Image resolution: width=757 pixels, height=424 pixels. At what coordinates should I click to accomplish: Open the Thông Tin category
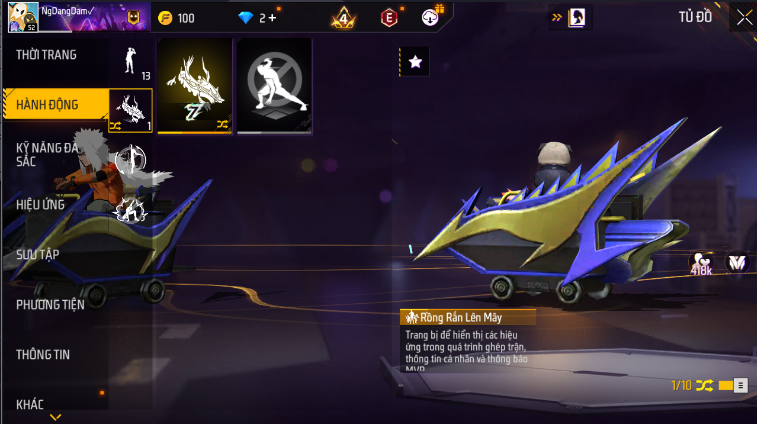pyautogui.click(x=43, y=354)
